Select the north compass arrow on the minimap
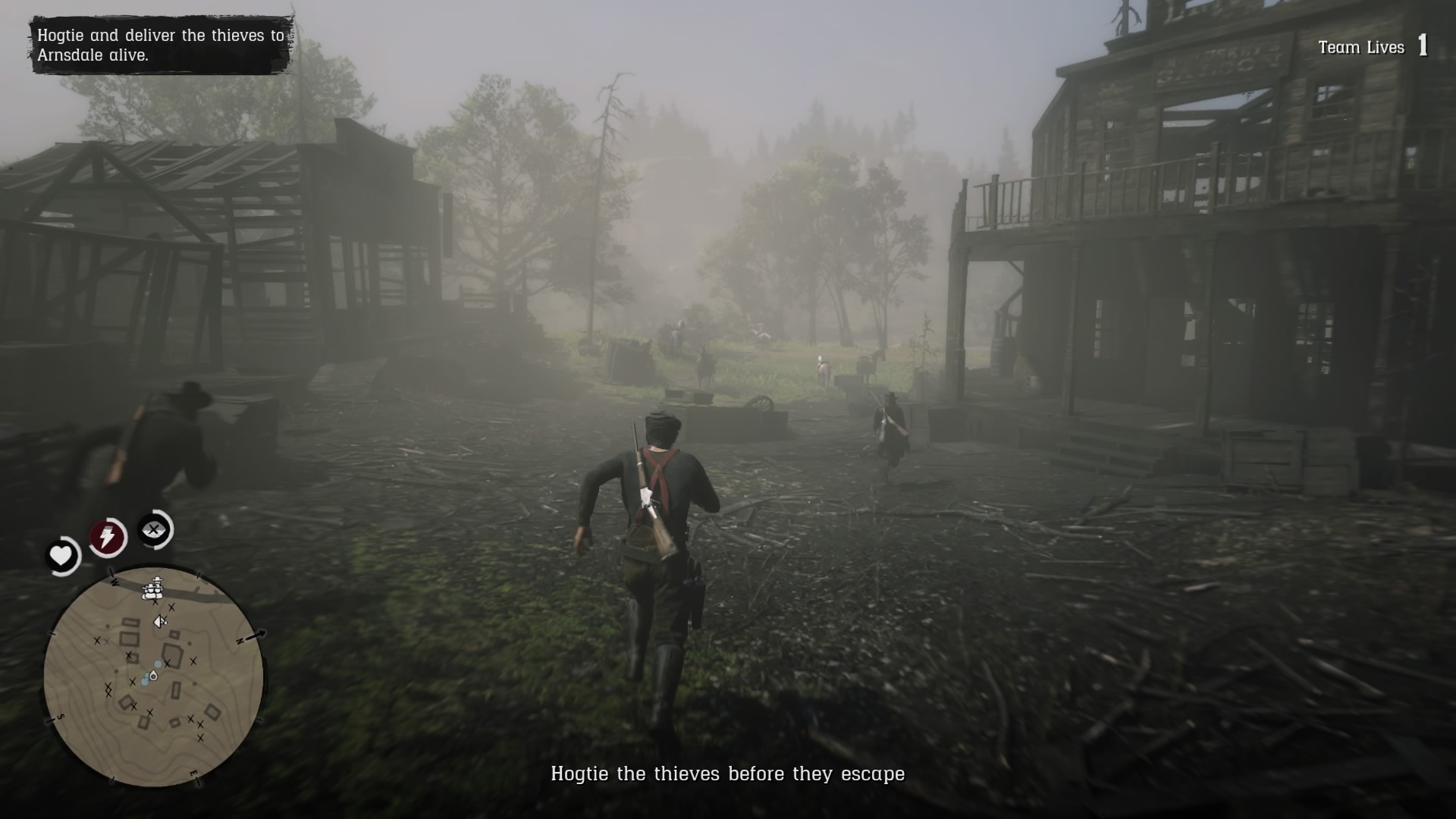This screenshot has height=819, width=1456. [x=250, y=636]
